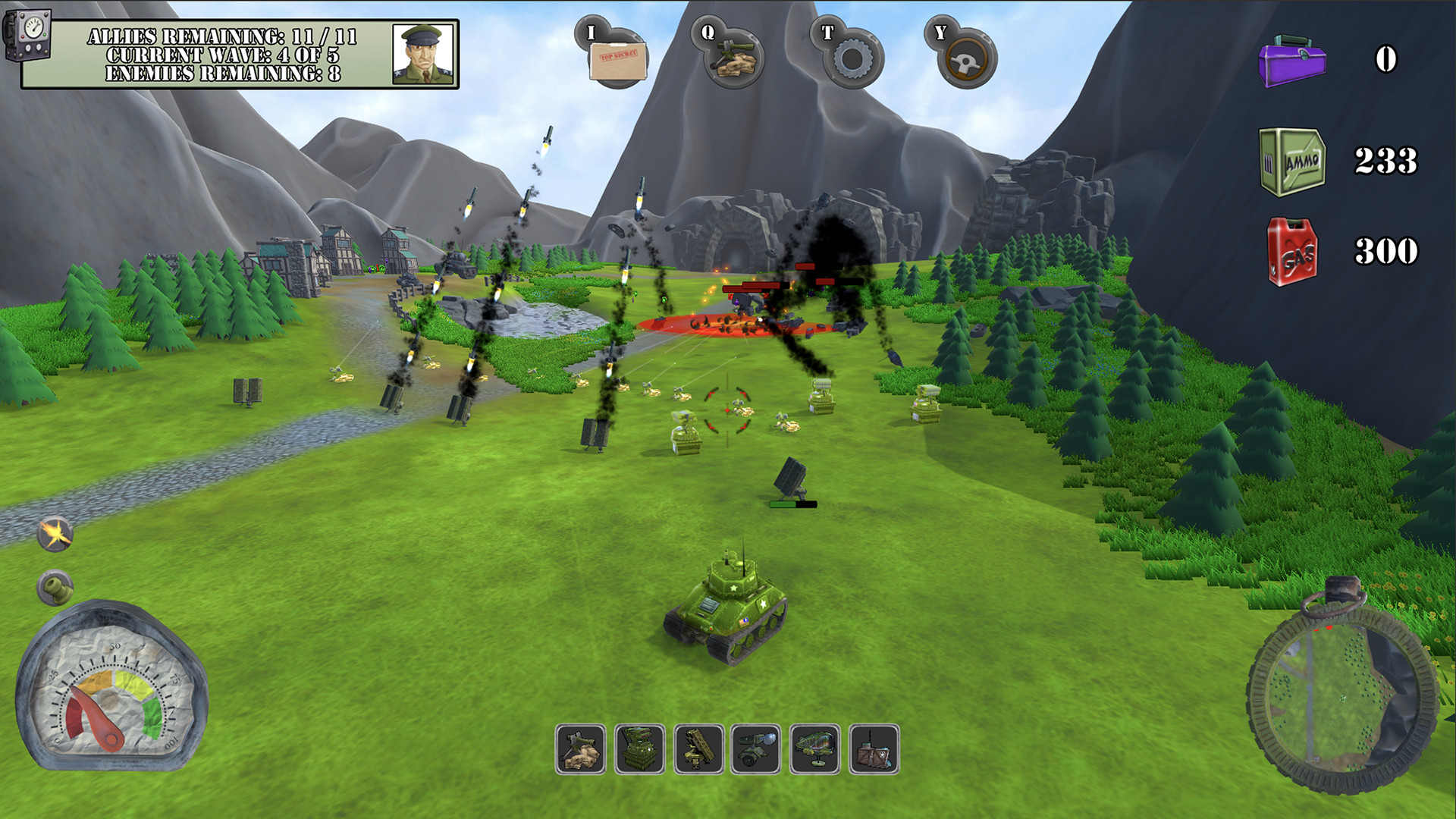1456x819 pixels.
Task: Choose the blimp airship slot
Action: point(815,749)
